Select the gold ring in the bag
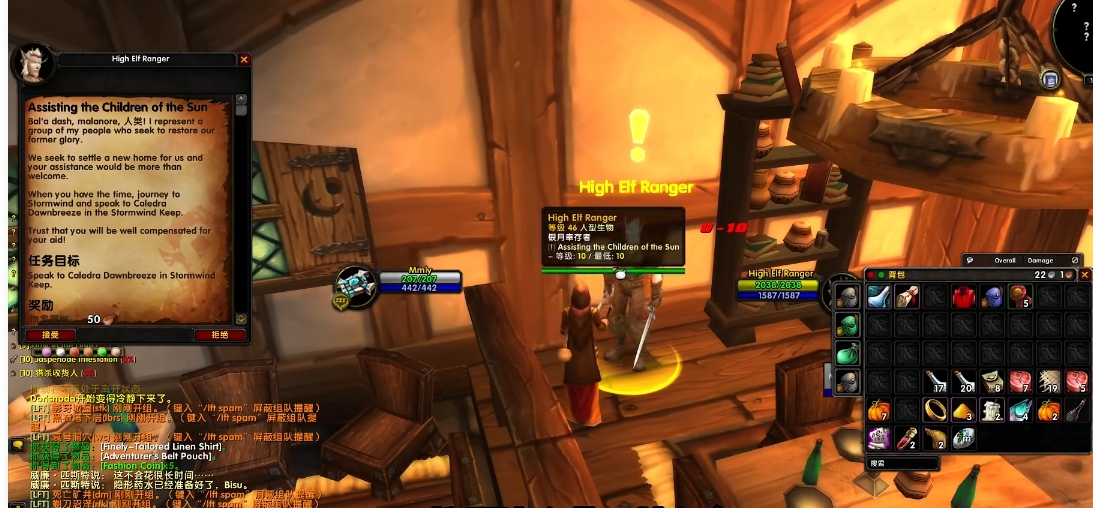 [936, 409]
